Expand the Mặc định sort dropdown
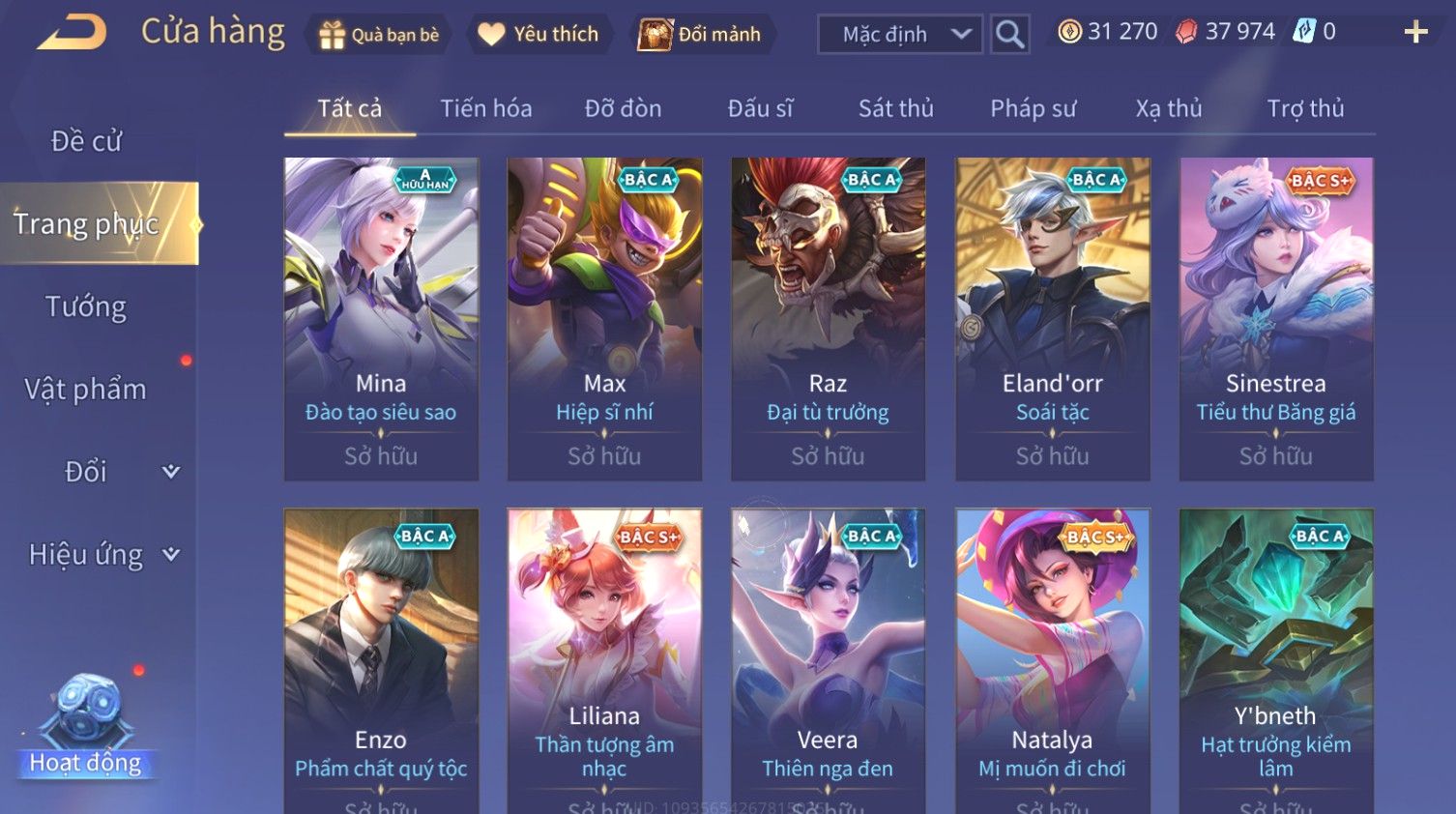Screen dimensions: 1456x814 click(x=899, y=35)
